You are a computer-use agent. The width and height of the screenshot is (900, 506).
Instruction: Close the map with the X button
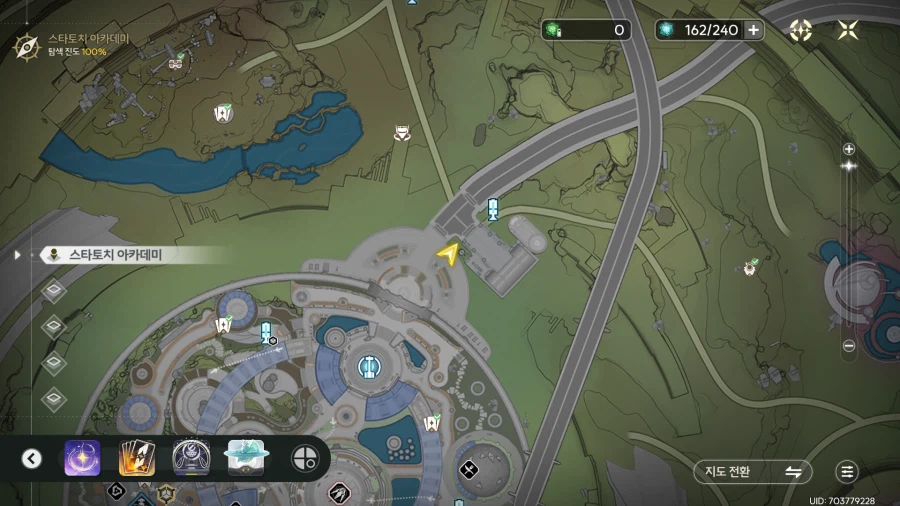[x=848, y=30]
